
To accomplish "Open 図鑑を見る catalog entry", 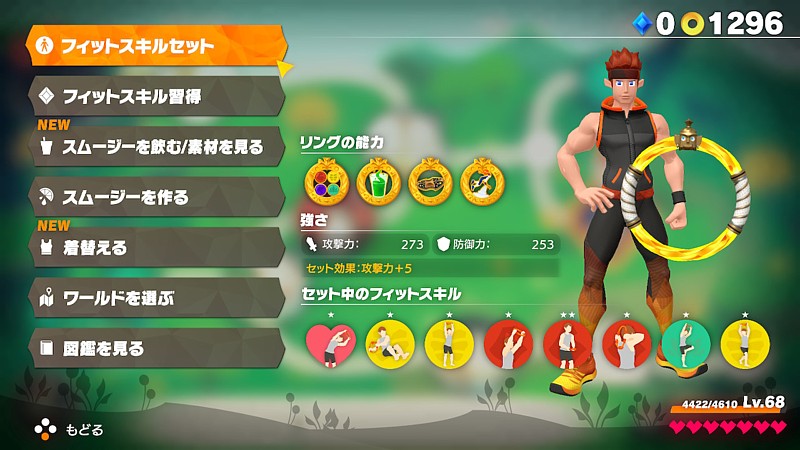I will coord(155,348).
